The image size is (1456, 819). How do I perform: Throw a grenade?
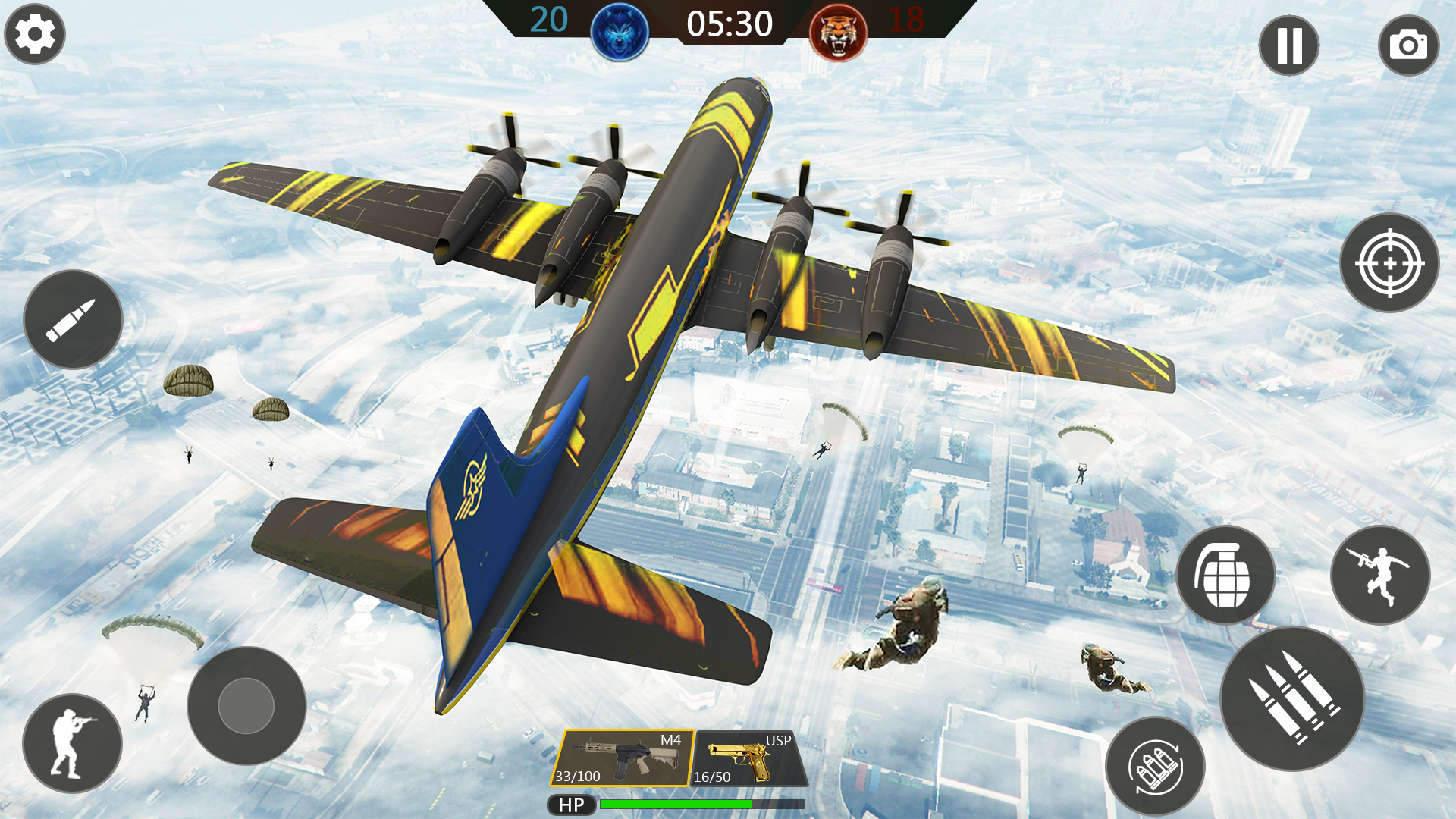(1225, 576)
